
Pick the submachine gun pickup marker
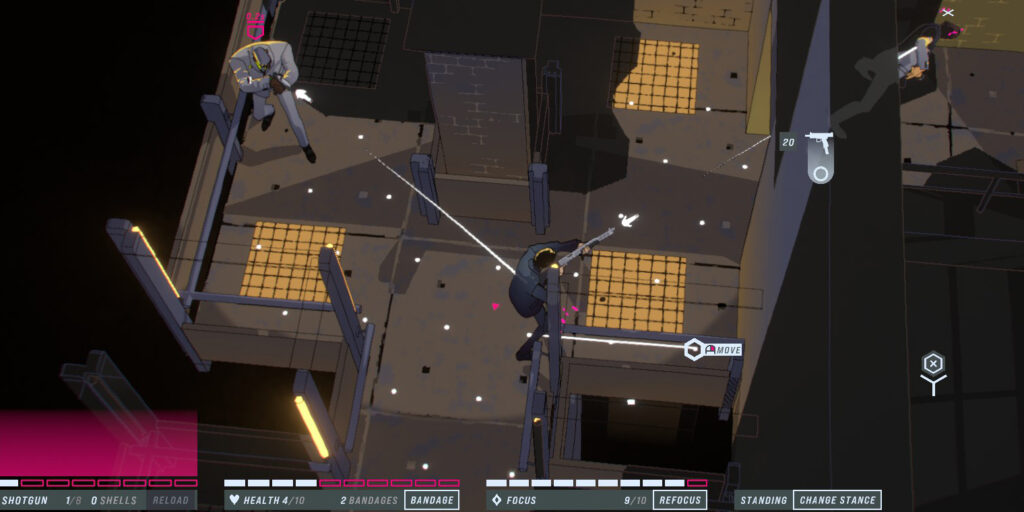point(820,156)
